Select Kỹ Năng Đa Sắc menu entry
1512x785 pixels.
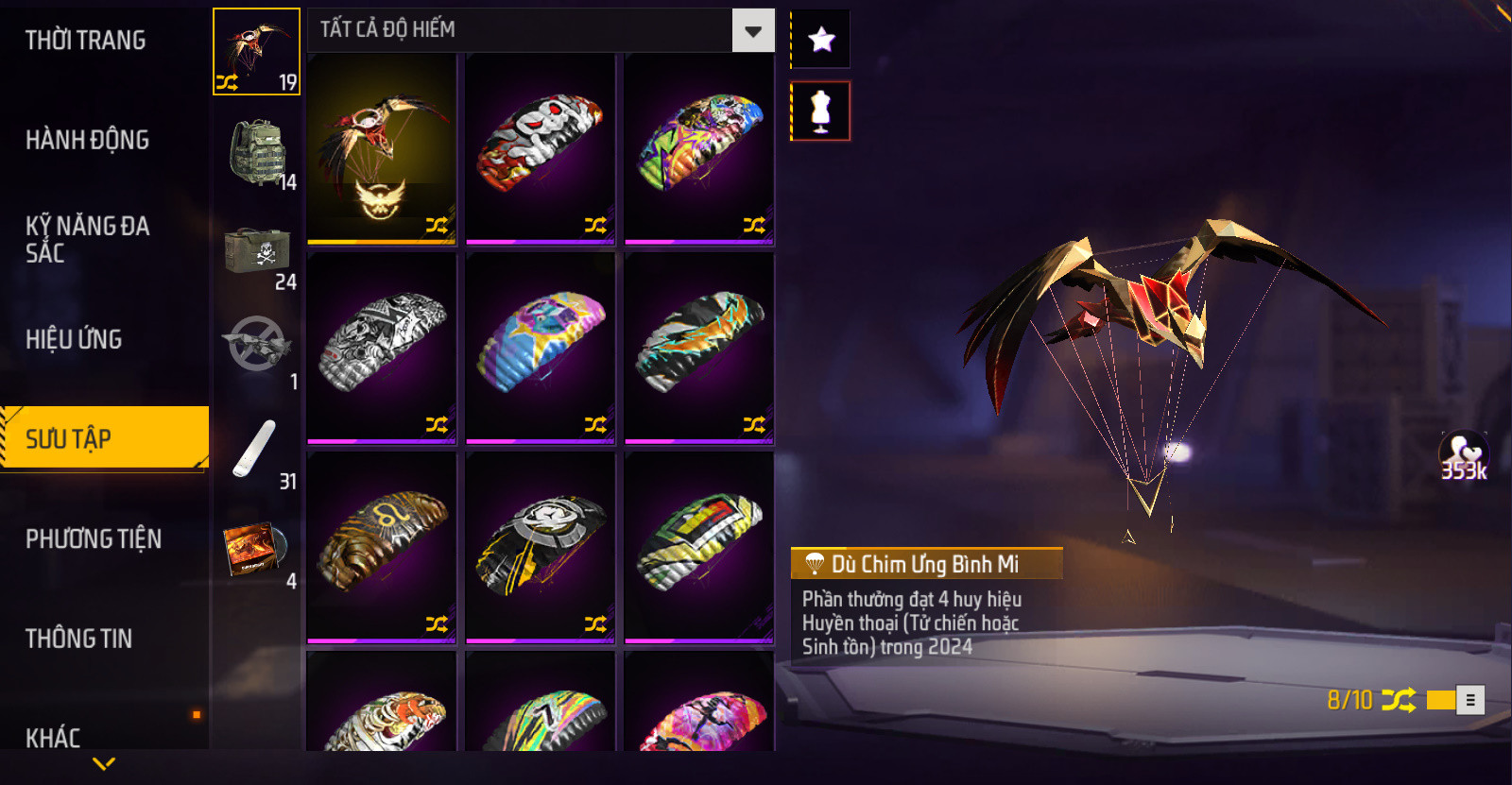coord(87,239)
